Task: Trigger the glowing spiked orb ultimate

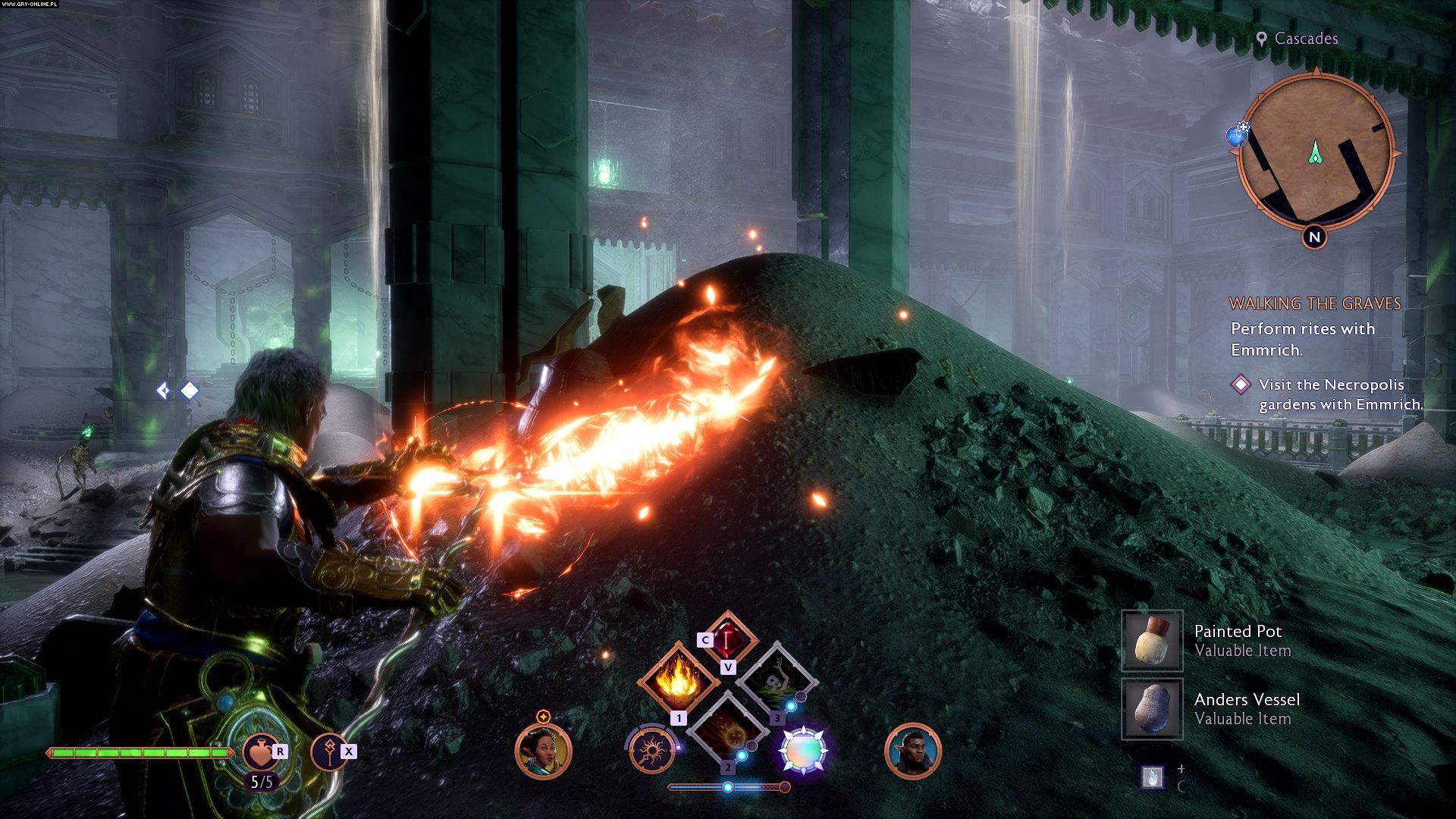Action: (x=804, y=751)
